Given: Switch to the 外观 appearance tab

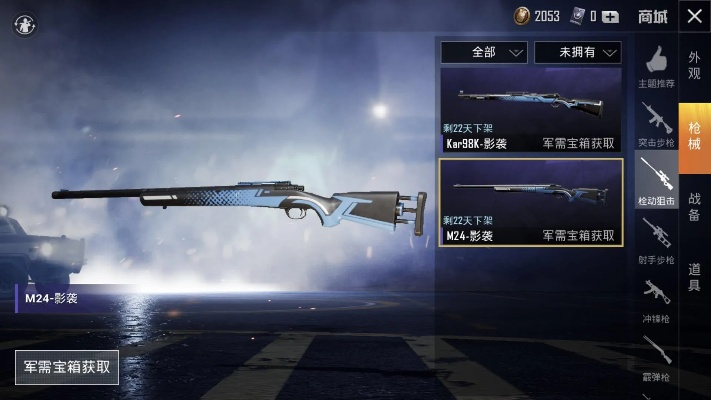Looking at the screenshot, I should pos(694,65).
